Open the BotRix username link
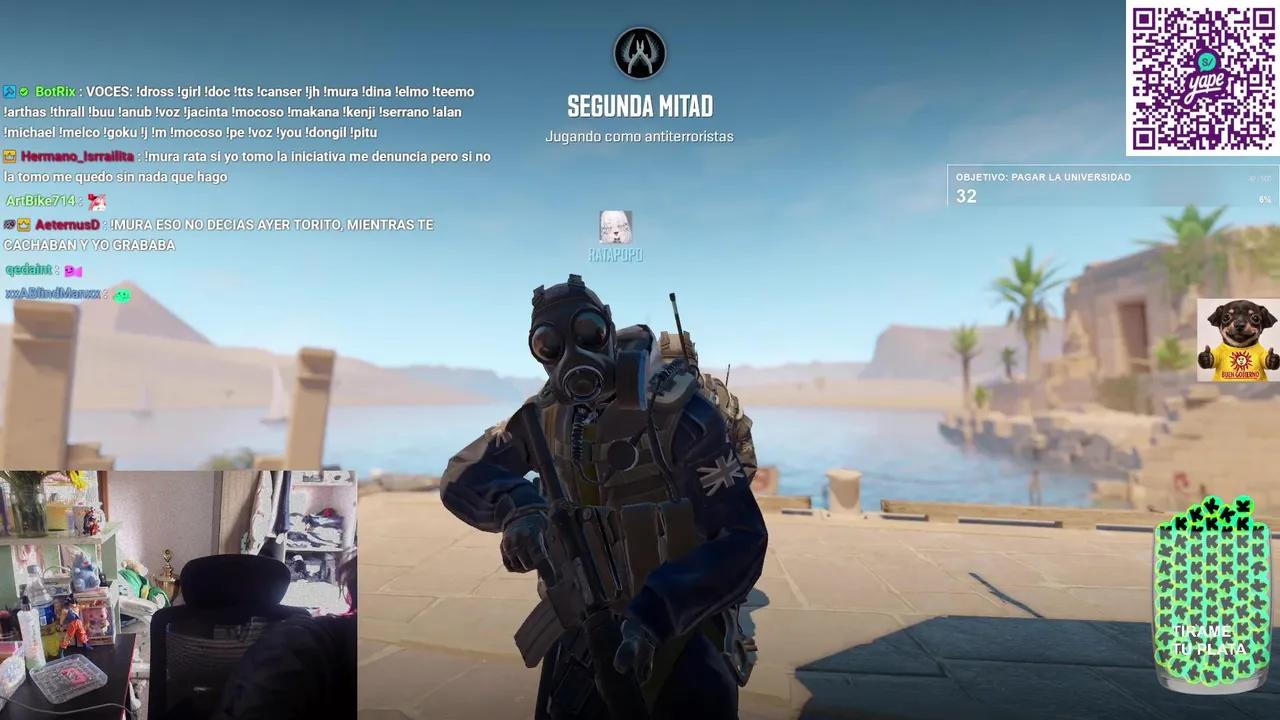 tap(53, 91)
